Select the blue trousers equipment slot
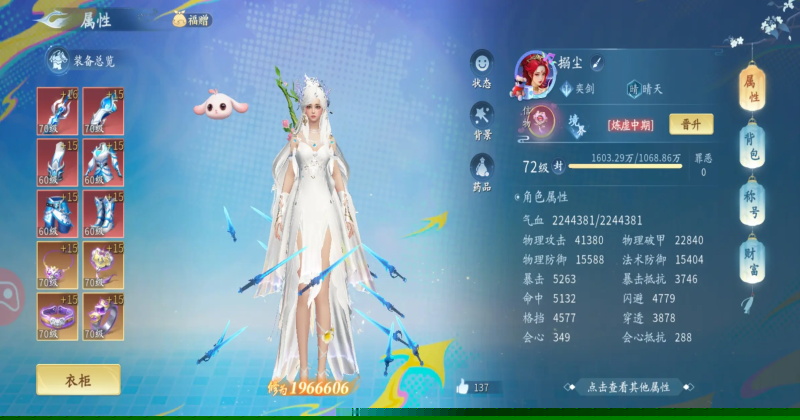800x420 pixels. click(x=57, y=213)
